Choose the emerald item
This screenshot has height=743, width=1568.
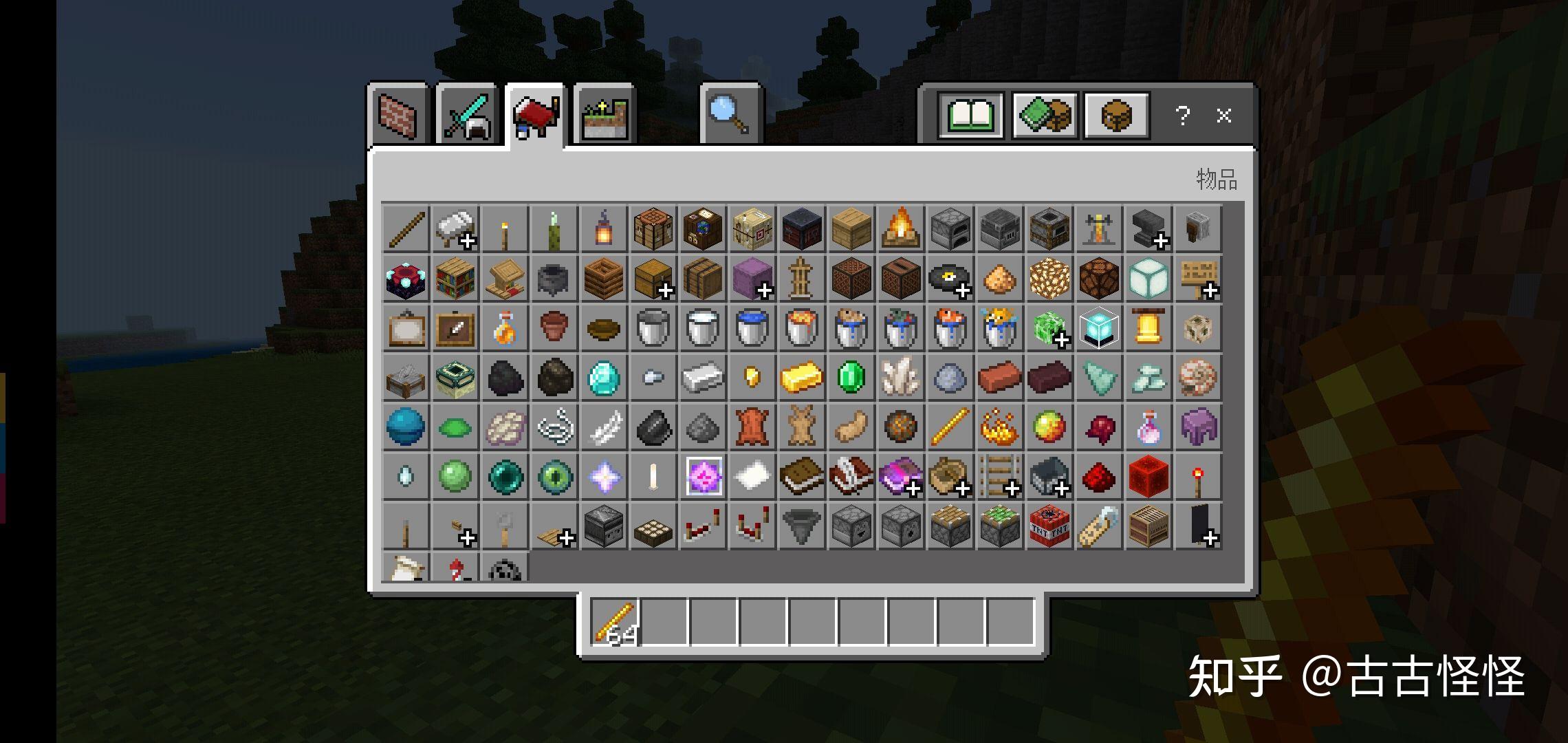click(851, 377)
